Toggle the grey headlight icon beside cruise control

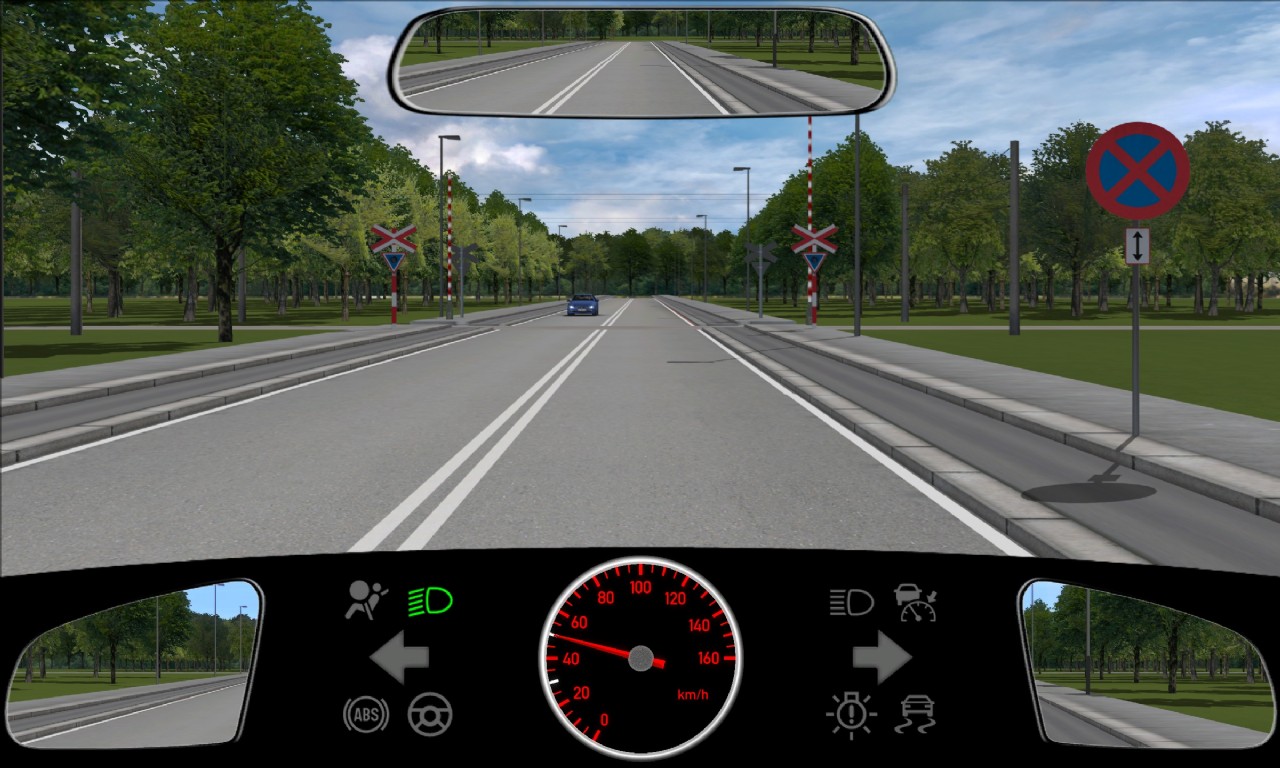(x=851, y=601)
